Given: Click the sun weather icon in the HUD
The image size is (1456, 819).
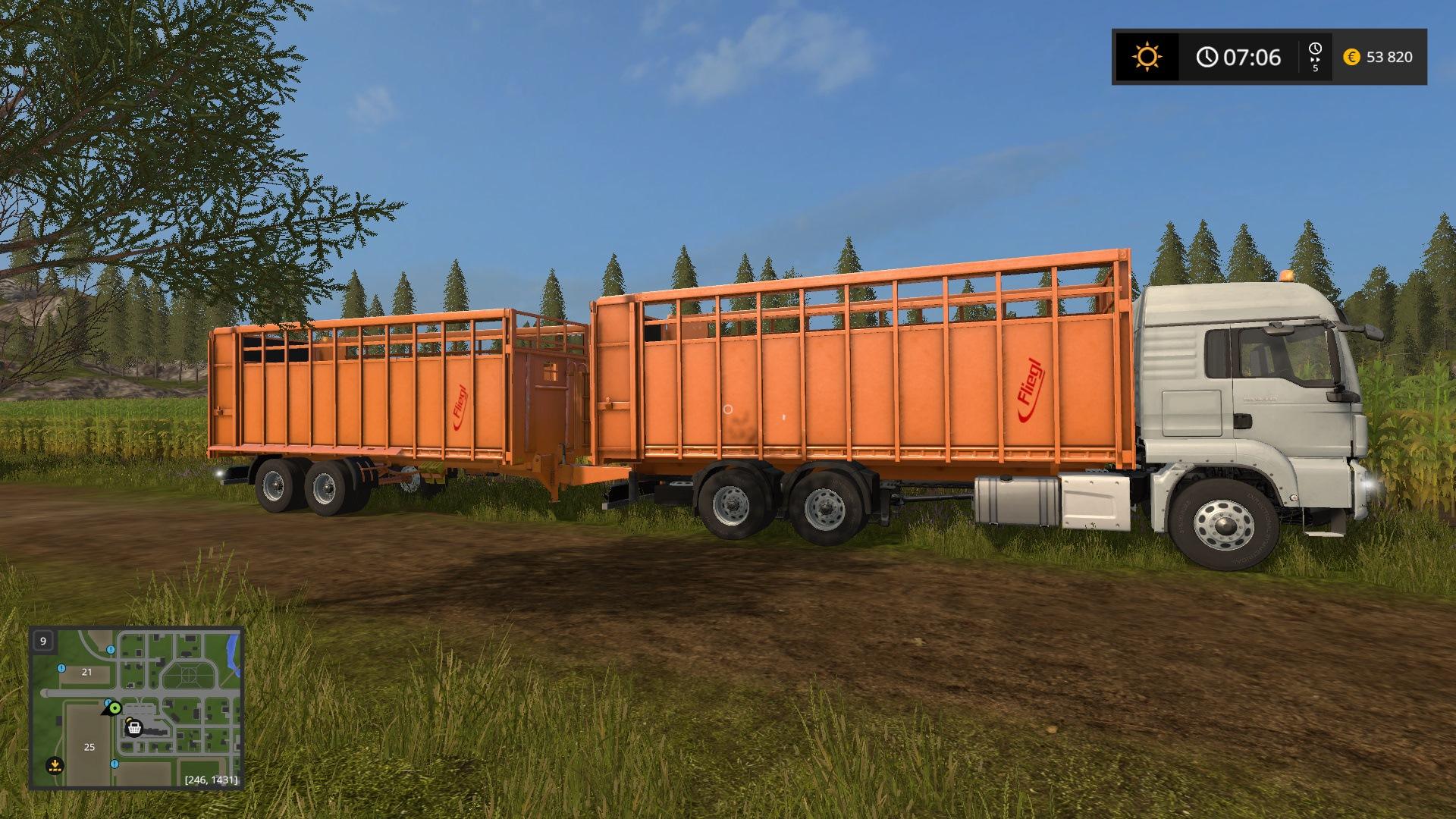Looking at the screenshot, I should 1147,56.
